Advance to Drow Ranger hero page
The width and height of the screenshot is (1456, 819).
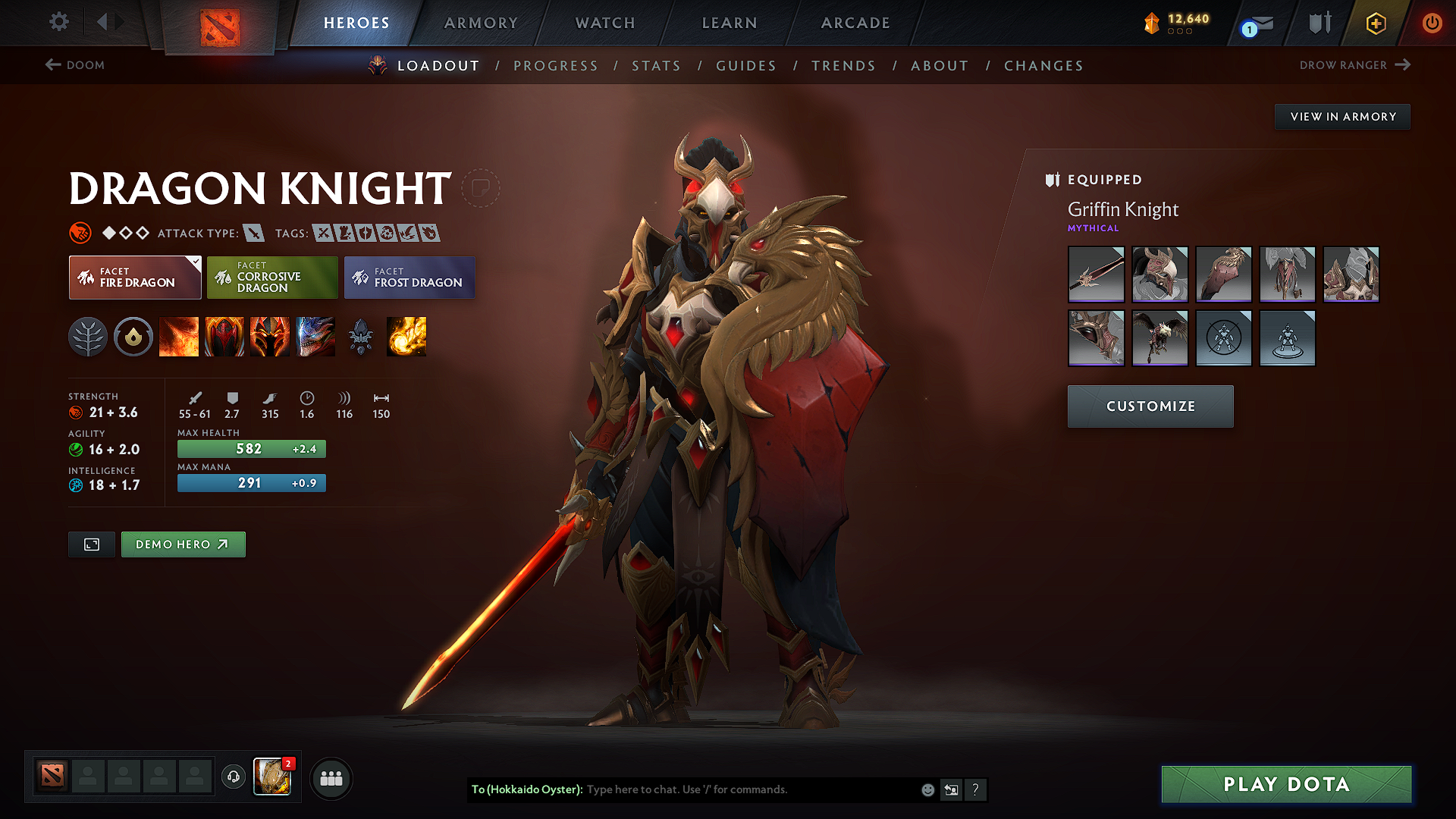click(1355, 65)
